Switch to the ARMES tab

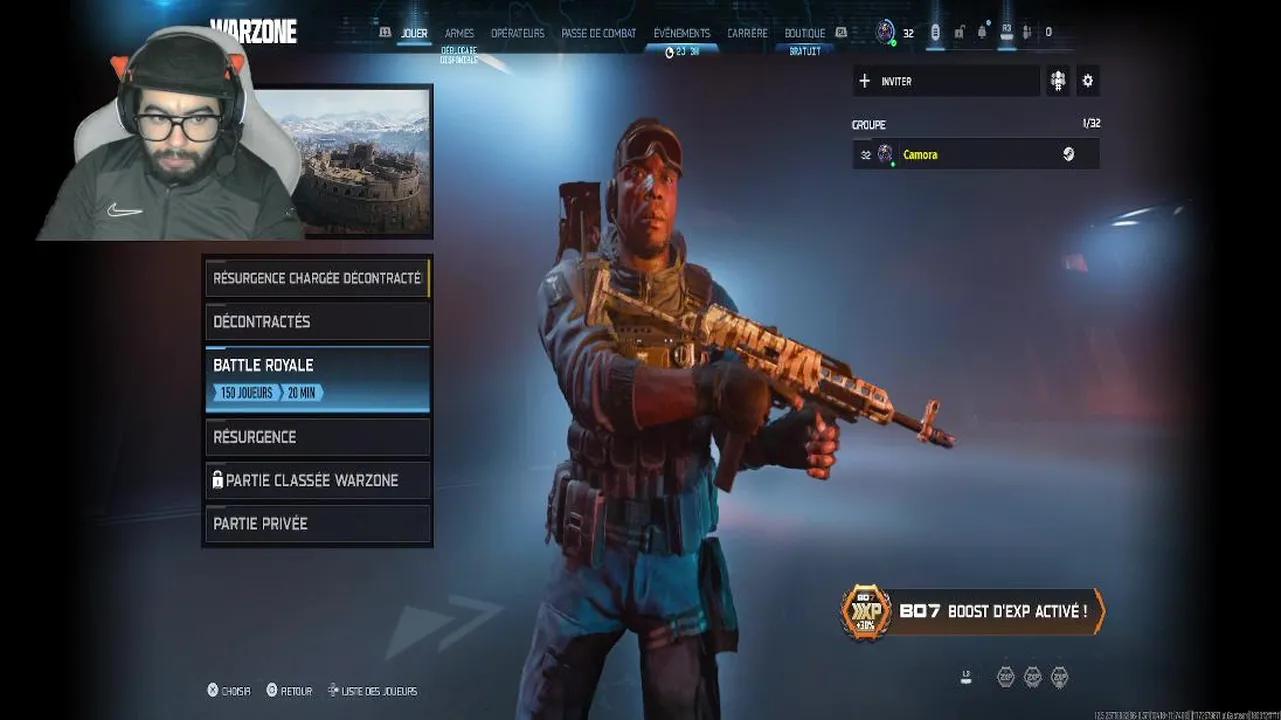coord(459,32)
